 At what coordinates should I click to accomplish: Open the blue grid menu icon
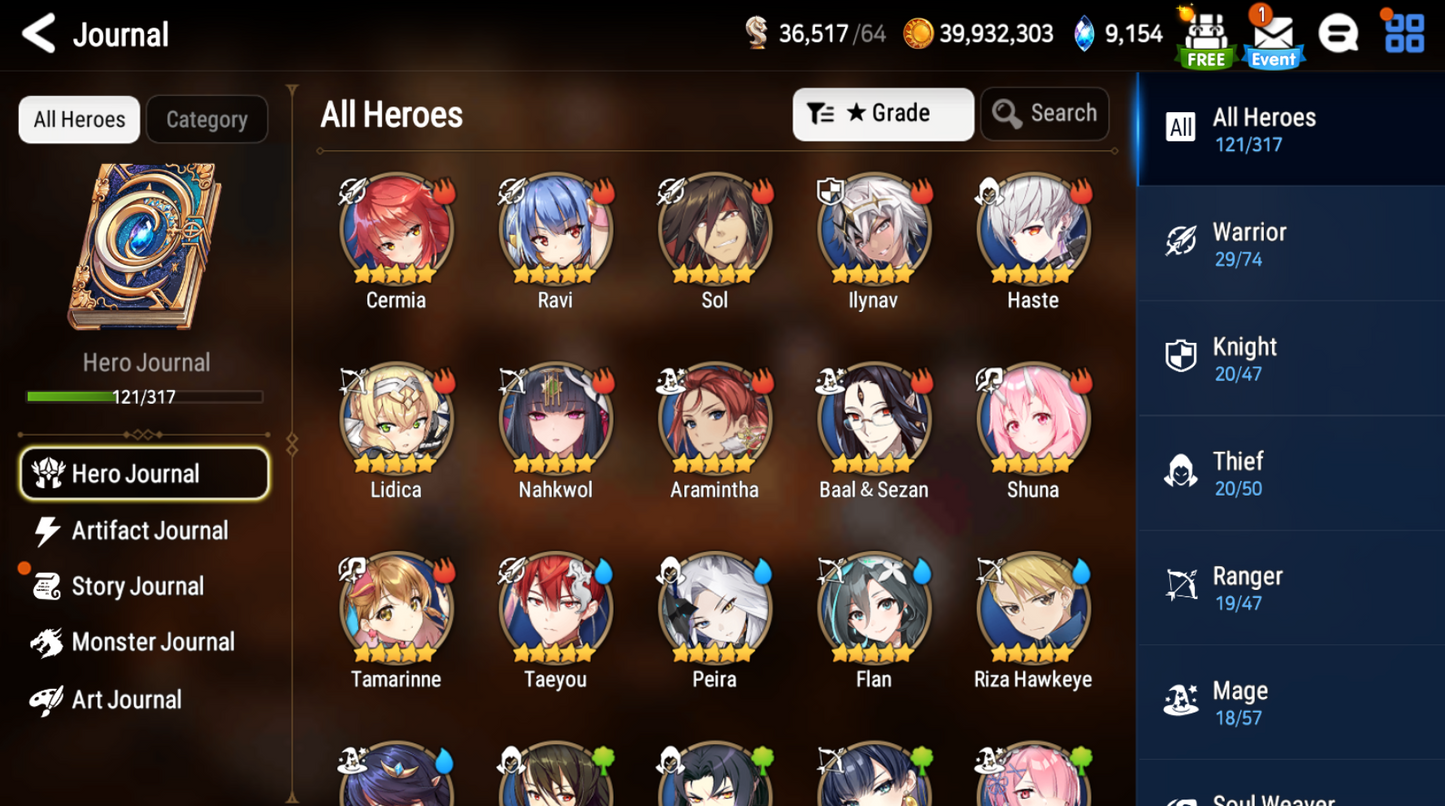pos(1404,33)
